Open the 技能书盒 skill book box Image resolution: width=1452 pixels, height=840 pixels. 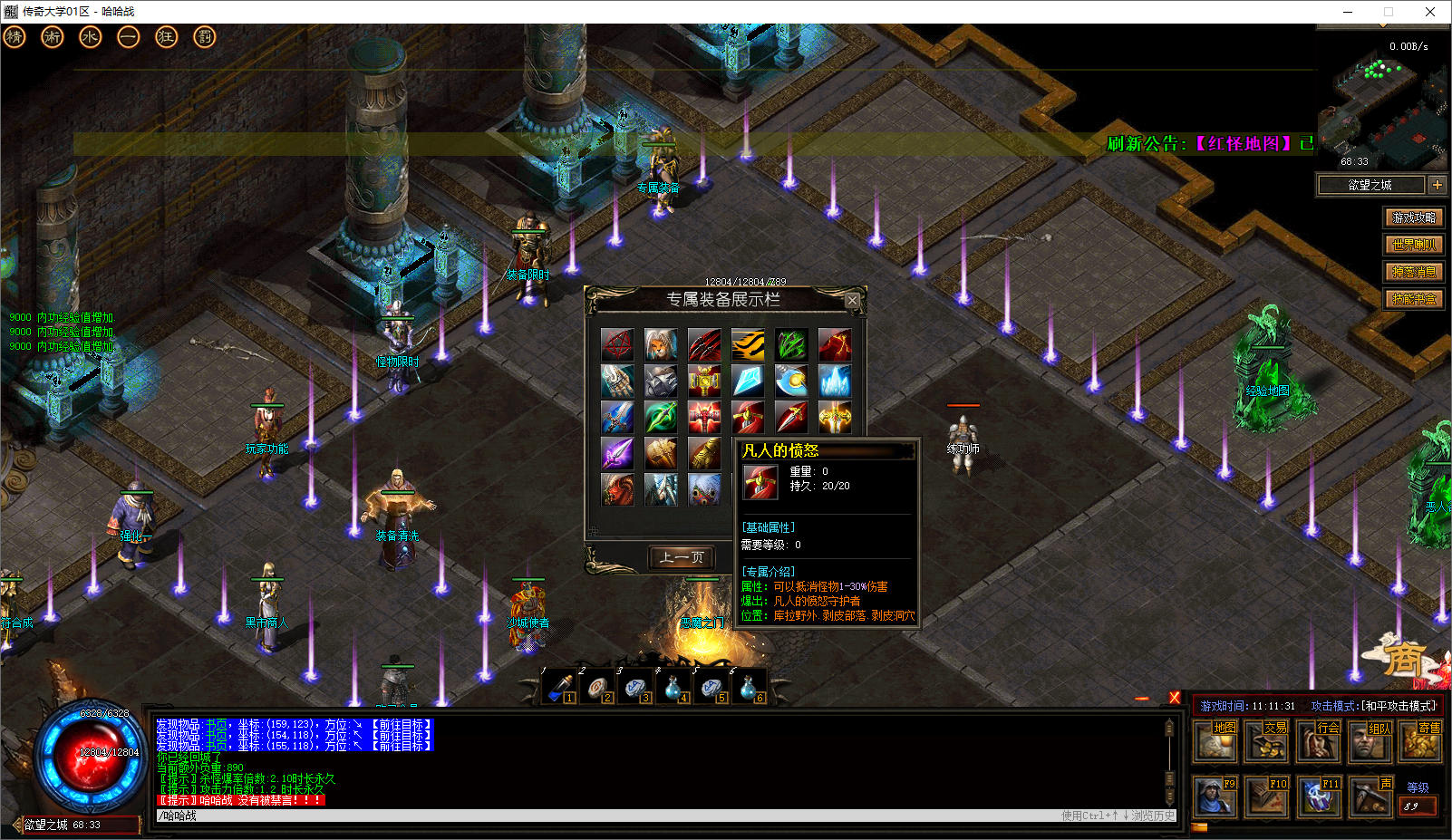pyautogui.click(x=1414, y=299)
